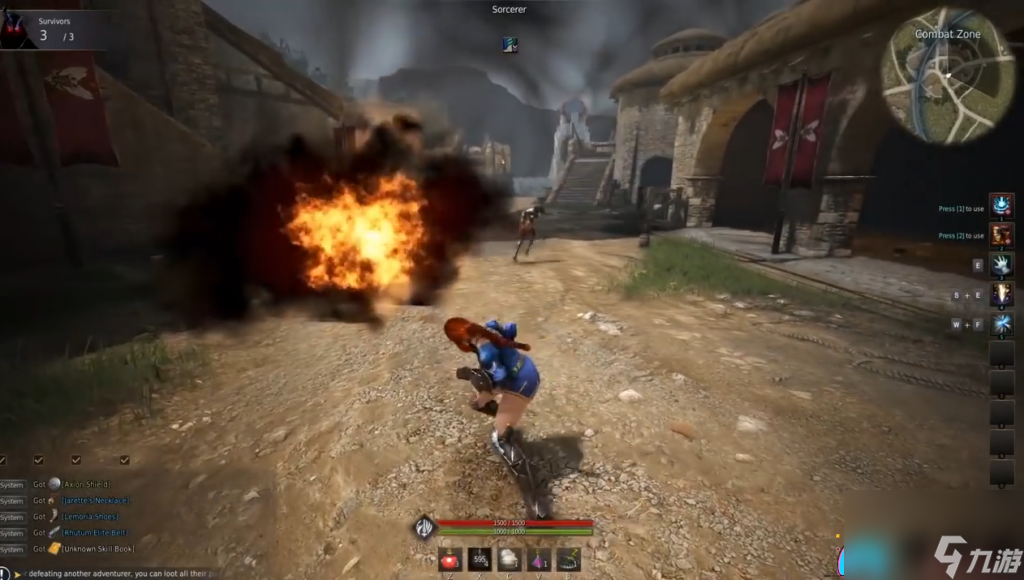This screenshot has height=580, width=1024.
Task: Select the trap item with green Z
Action: click(x=569, y=560)
